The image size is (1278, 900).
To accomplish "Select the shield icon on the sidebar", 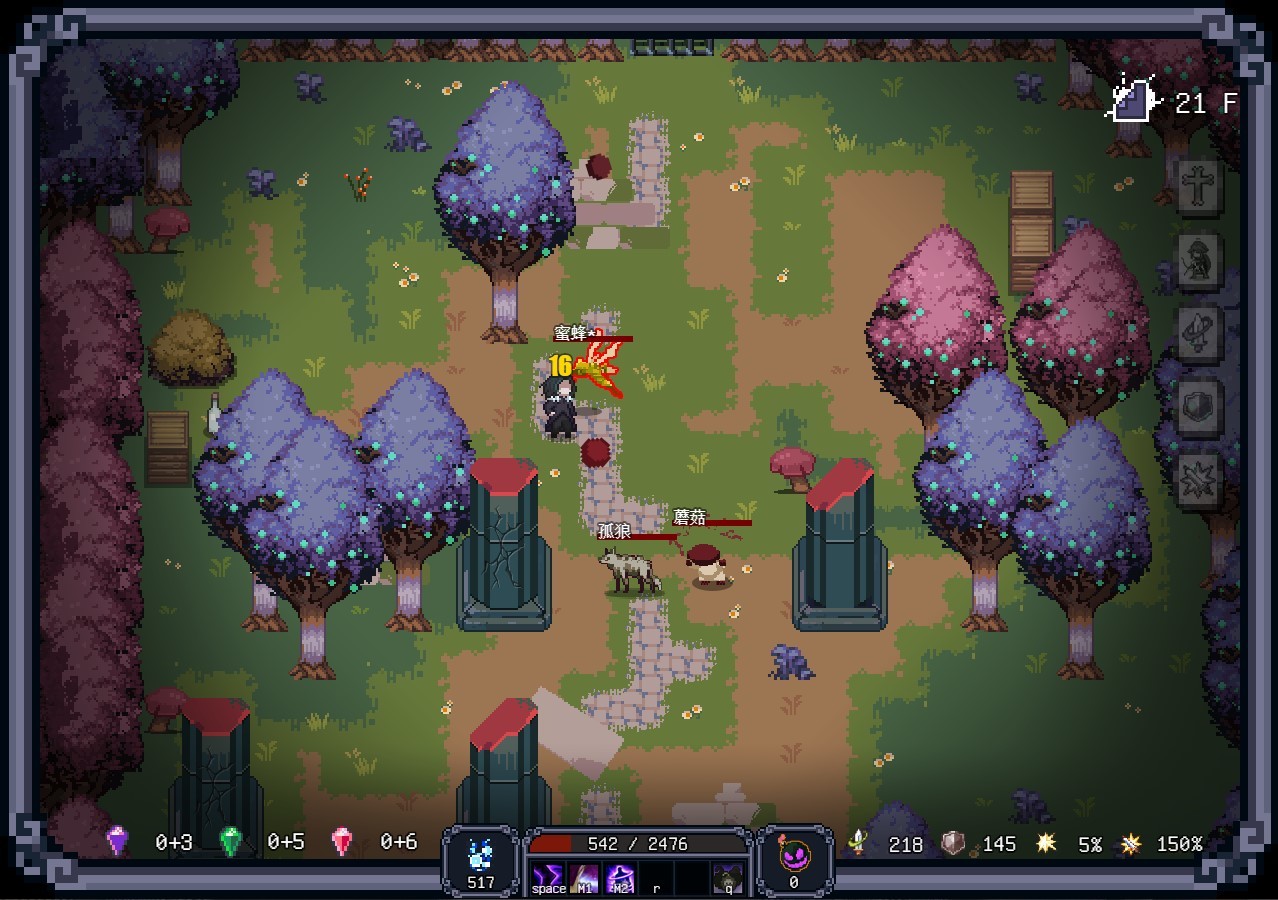I will [1197, 406].
